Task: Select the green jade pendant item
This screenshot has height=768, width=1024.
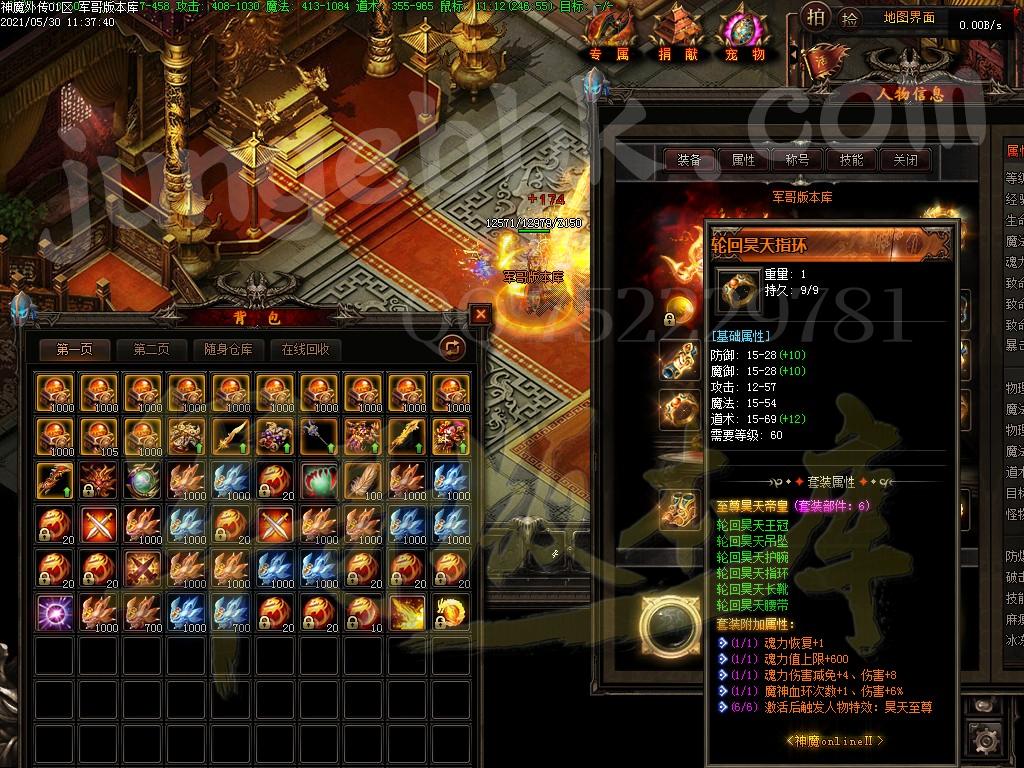Action: (x=318, y=479)
